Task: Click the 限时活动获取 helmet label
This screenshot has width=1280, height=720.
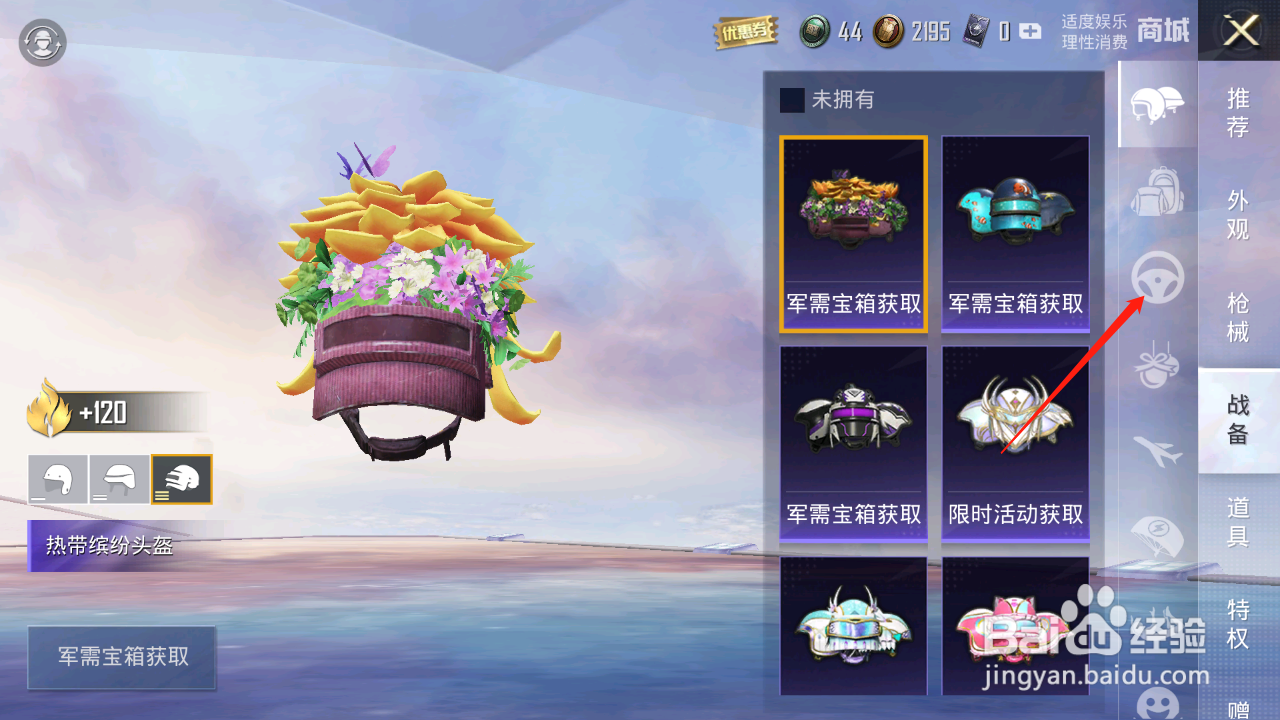Action: click(1015, 512)
